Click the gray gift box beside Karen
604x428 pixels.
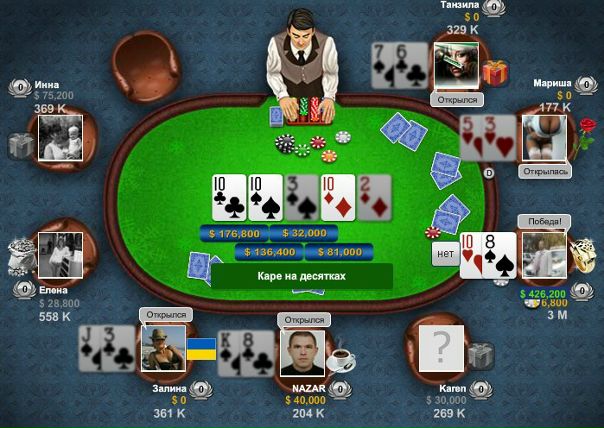[481, 355]
